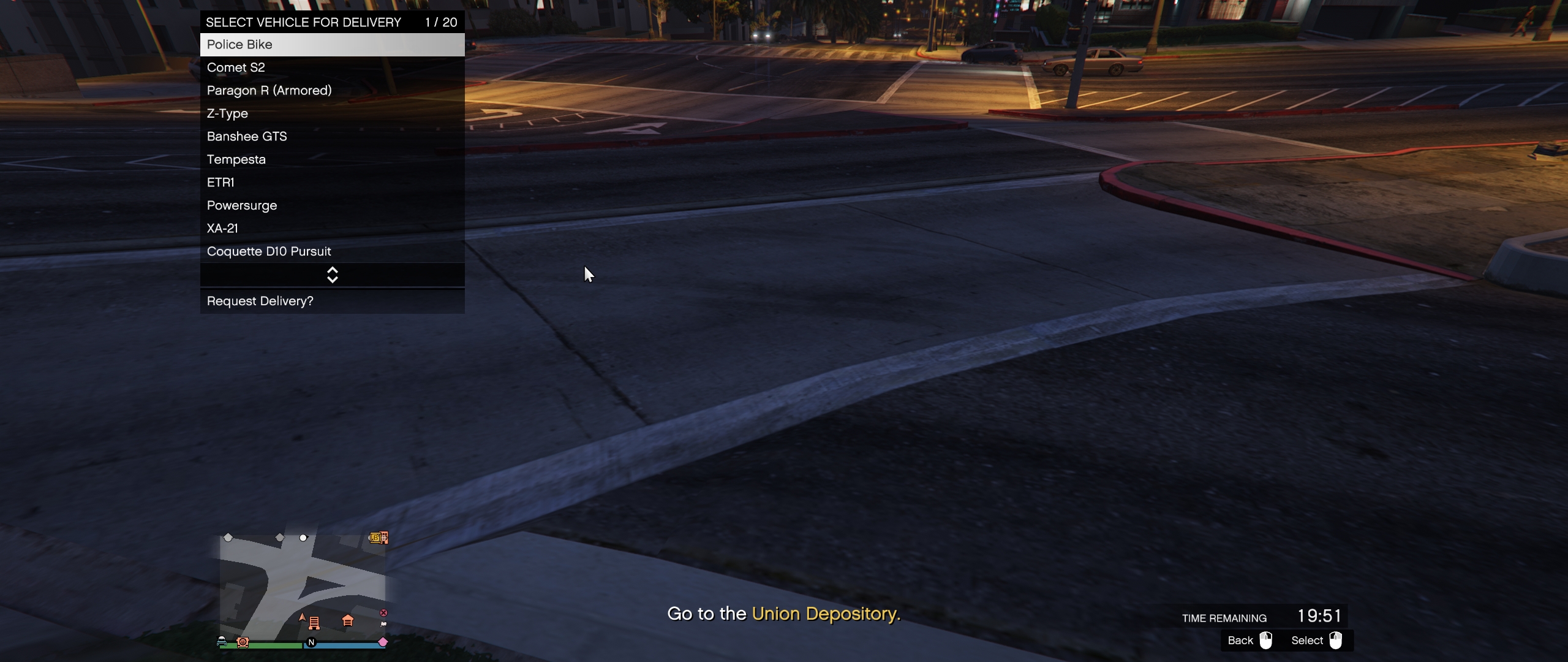Click the list scroll arrows bar
The height and width of the screenshot is (662, 1568).
[332, 275]
